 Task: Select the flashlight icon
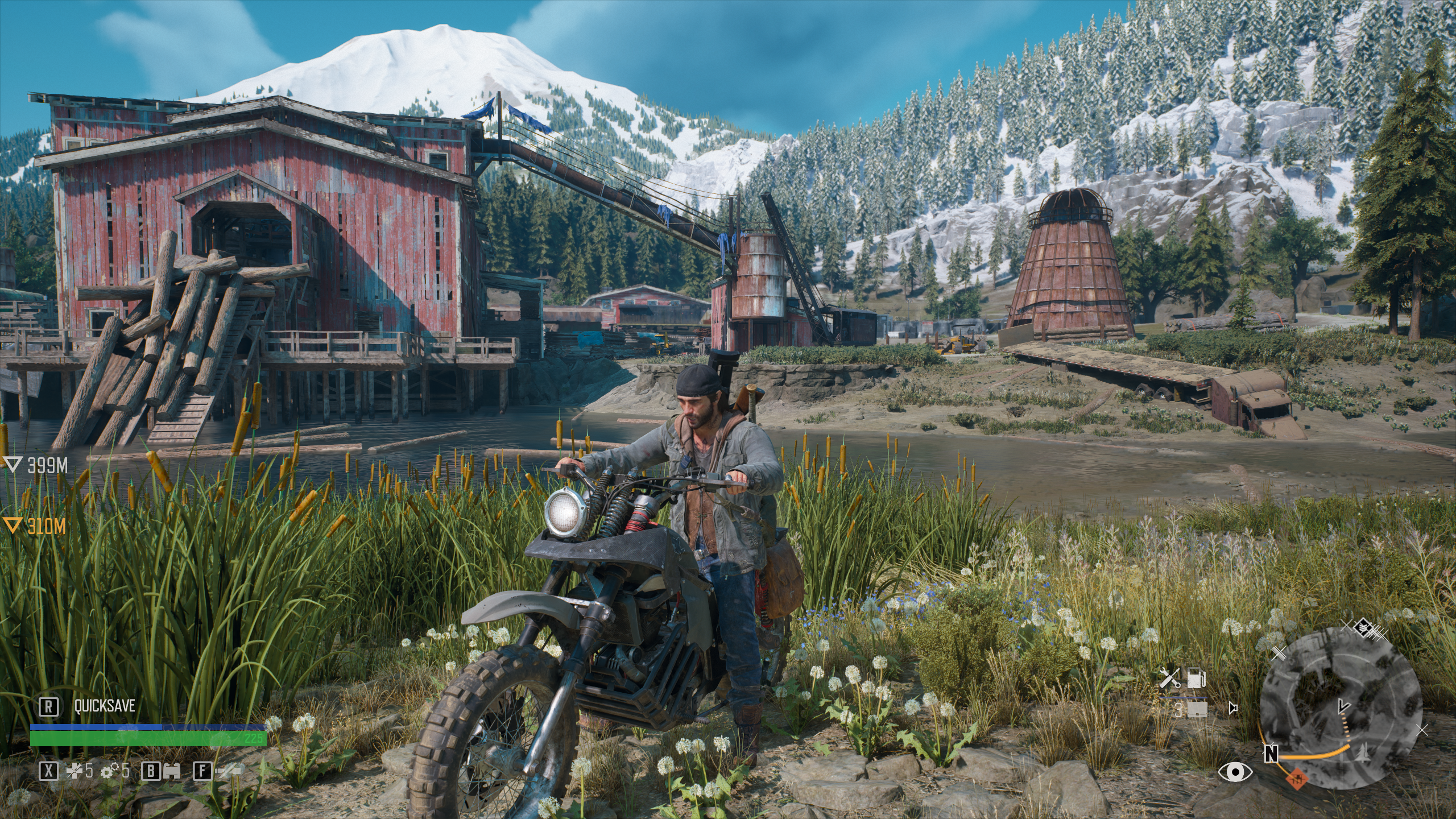[227, 771]
